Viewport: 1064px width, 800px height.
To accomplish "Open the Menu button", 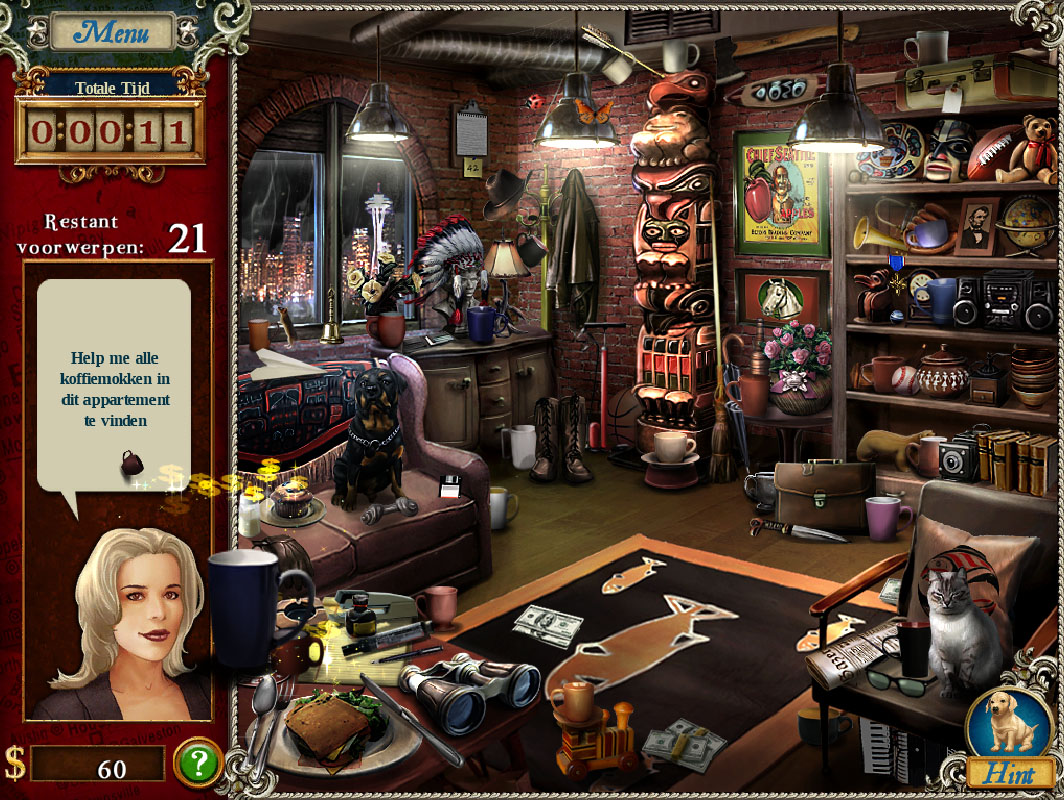I will point(112,32).
